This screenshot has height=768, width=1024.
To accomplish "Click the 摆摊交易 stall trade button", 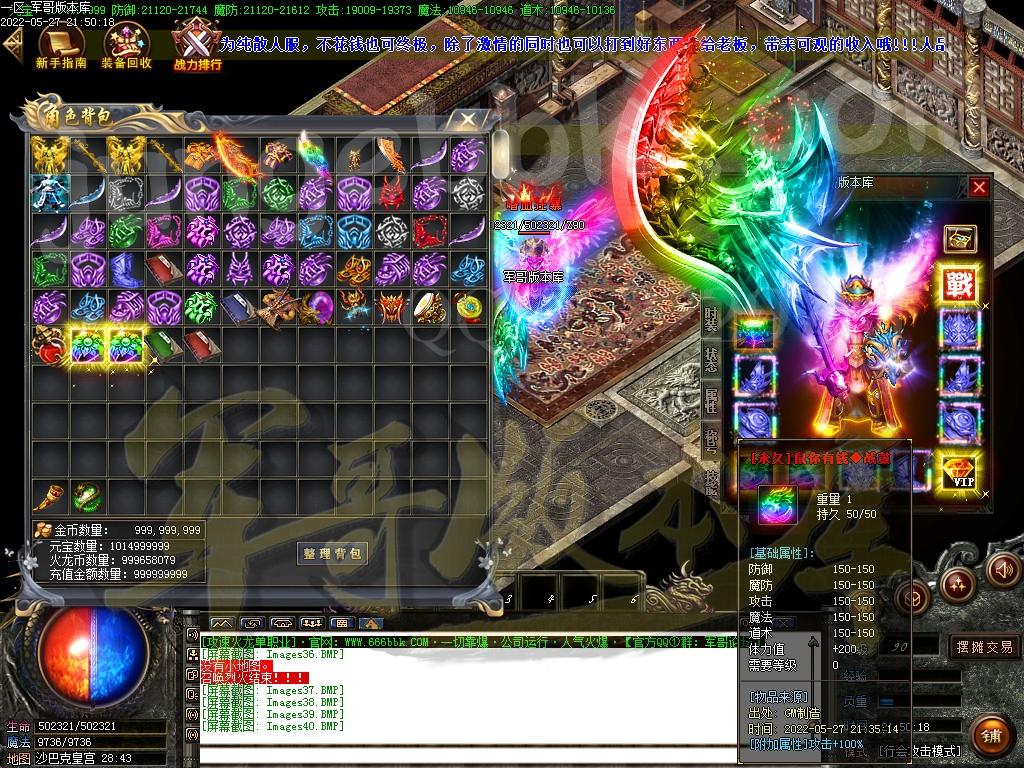I will tap(984, 647).
